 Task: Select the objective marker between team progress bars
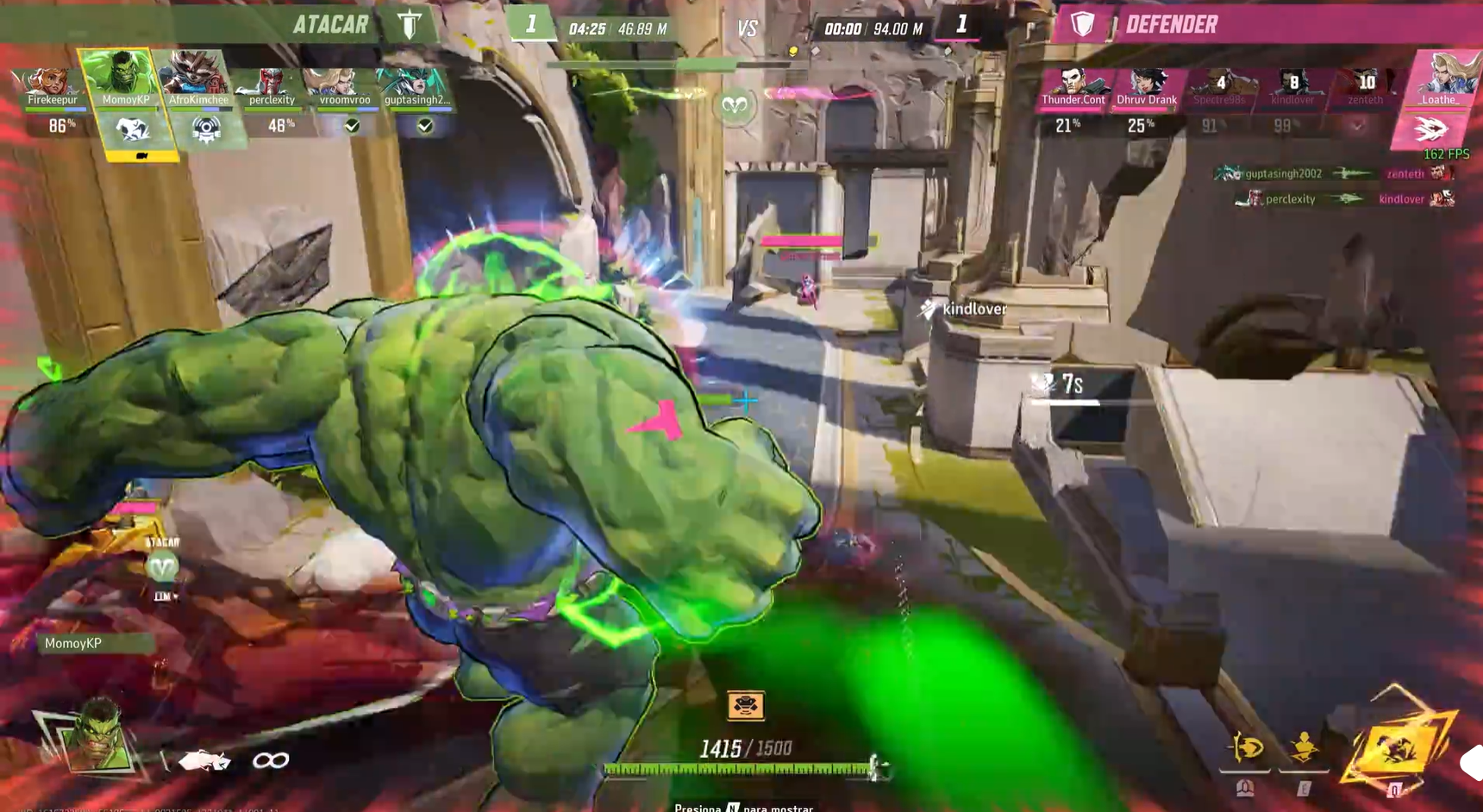735,106
